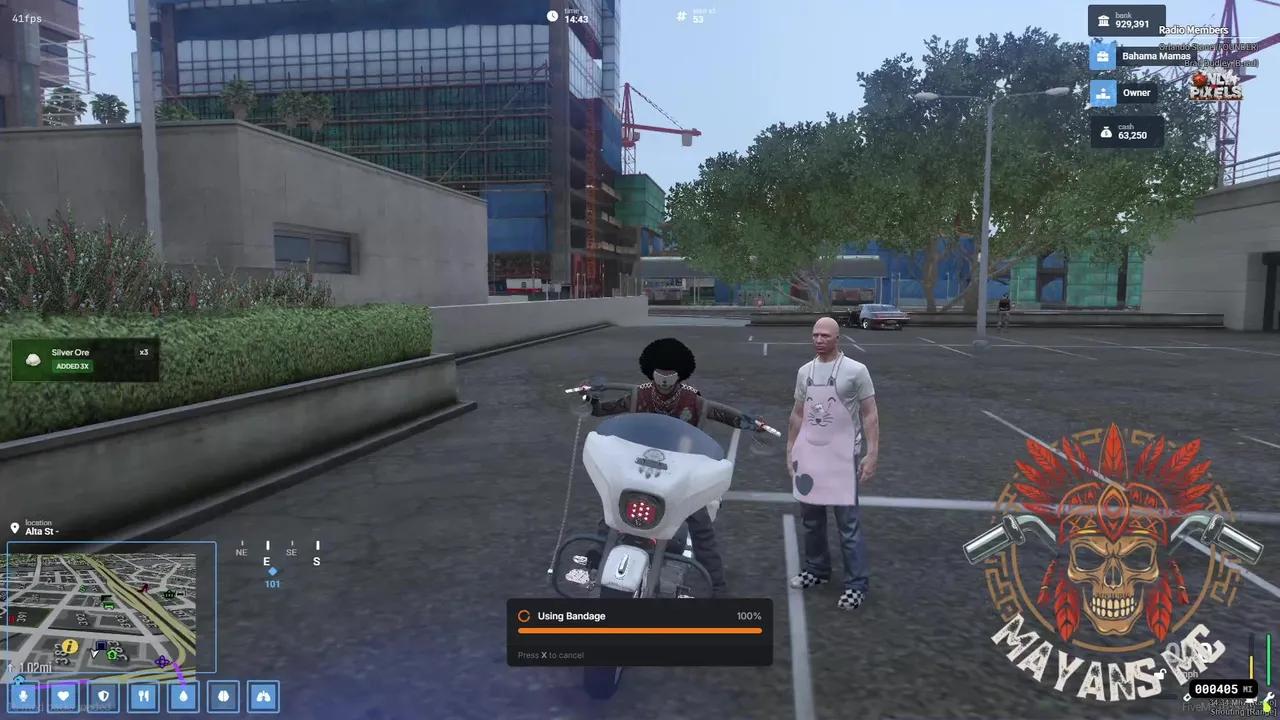Select Orlando Storm in Radio Members
The image size is (1280, 720).
[1207, 47]
